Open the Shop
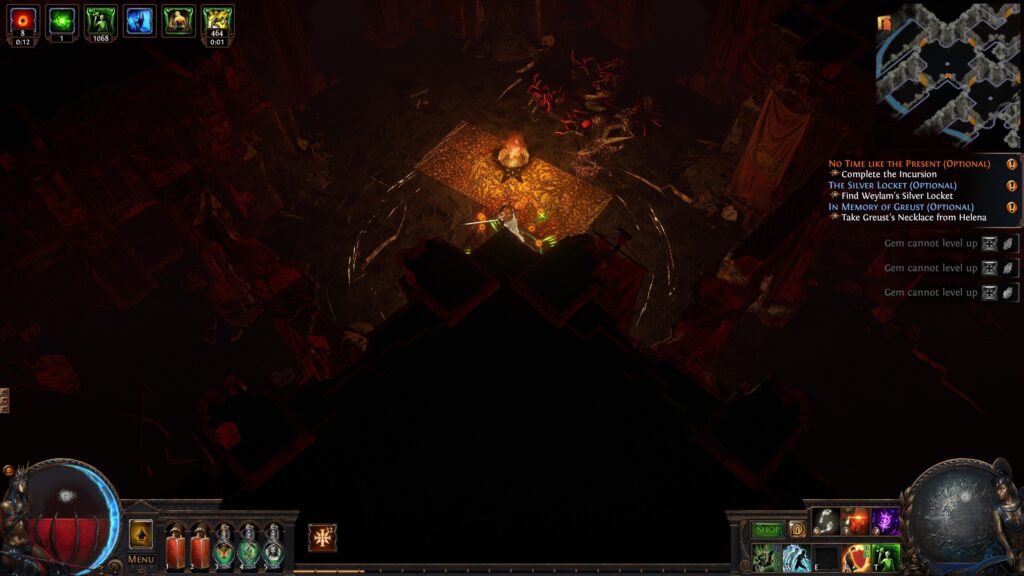1024x576 pixels. [767, 529]
